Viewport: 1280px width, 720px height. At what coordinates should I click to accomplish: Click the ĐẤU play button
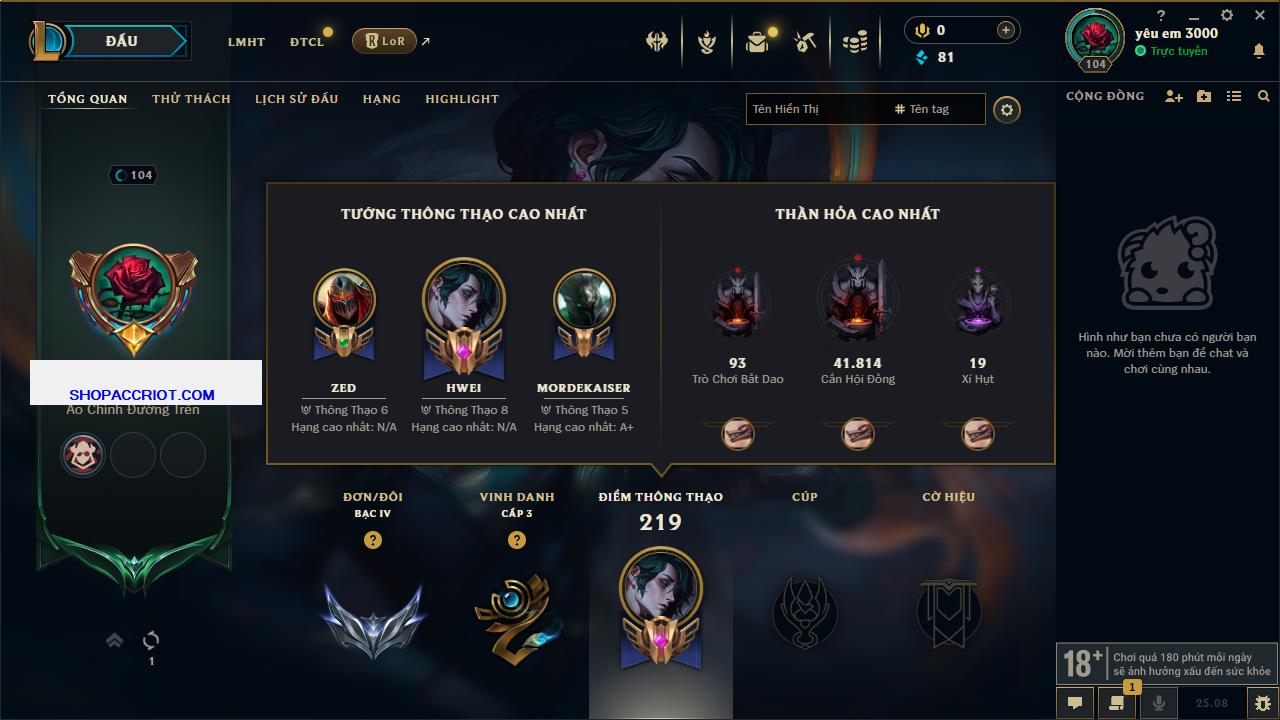coord(122,41)
